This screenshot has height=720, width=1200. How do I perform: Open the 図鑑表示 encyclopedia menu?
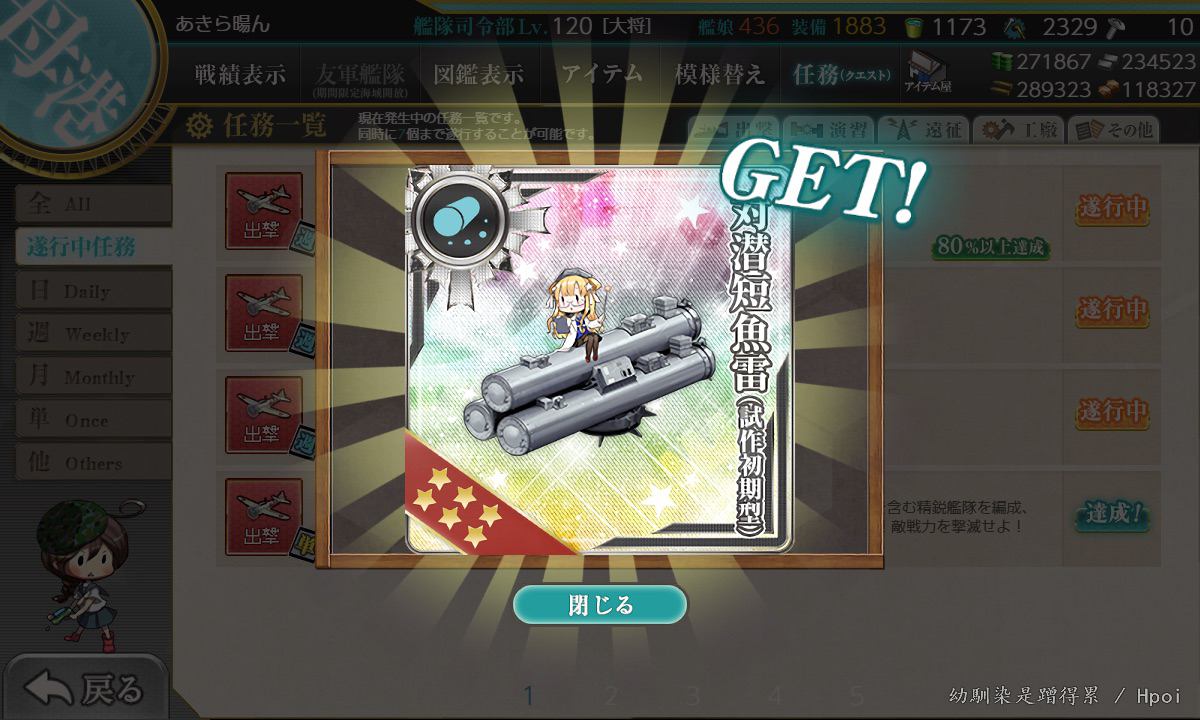478,74
